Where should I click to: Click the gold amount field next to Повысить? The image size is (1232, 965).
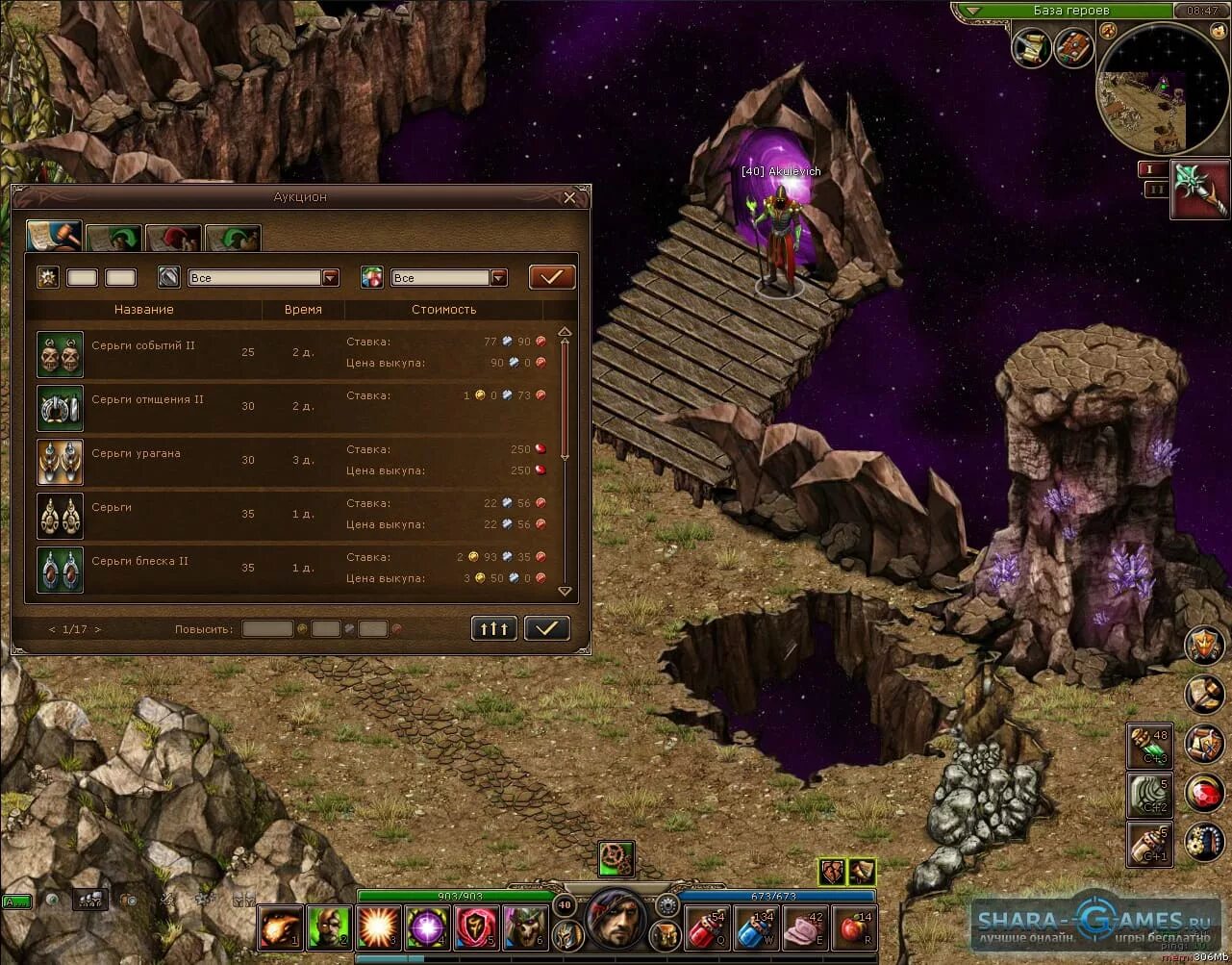267,629
